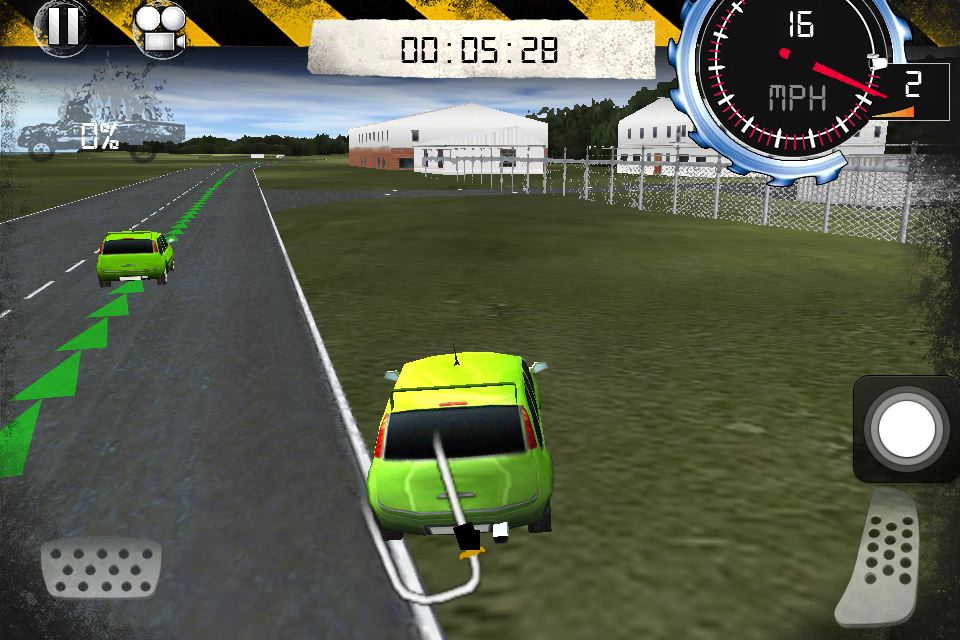Pause the race
The image size is (960, 640).
[62, 25]
